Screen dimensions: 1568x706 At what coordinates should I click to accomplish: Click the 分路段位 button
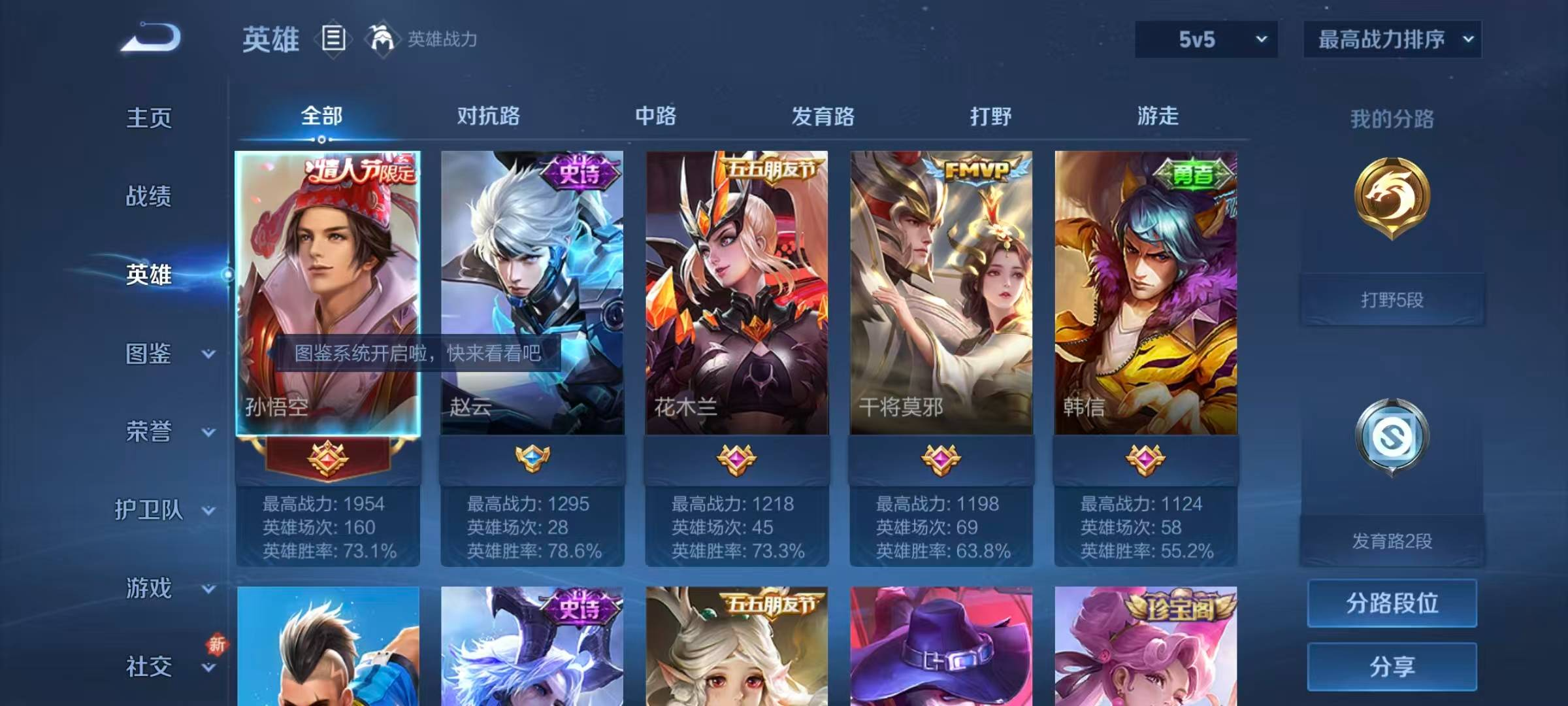coord(1392,603)
